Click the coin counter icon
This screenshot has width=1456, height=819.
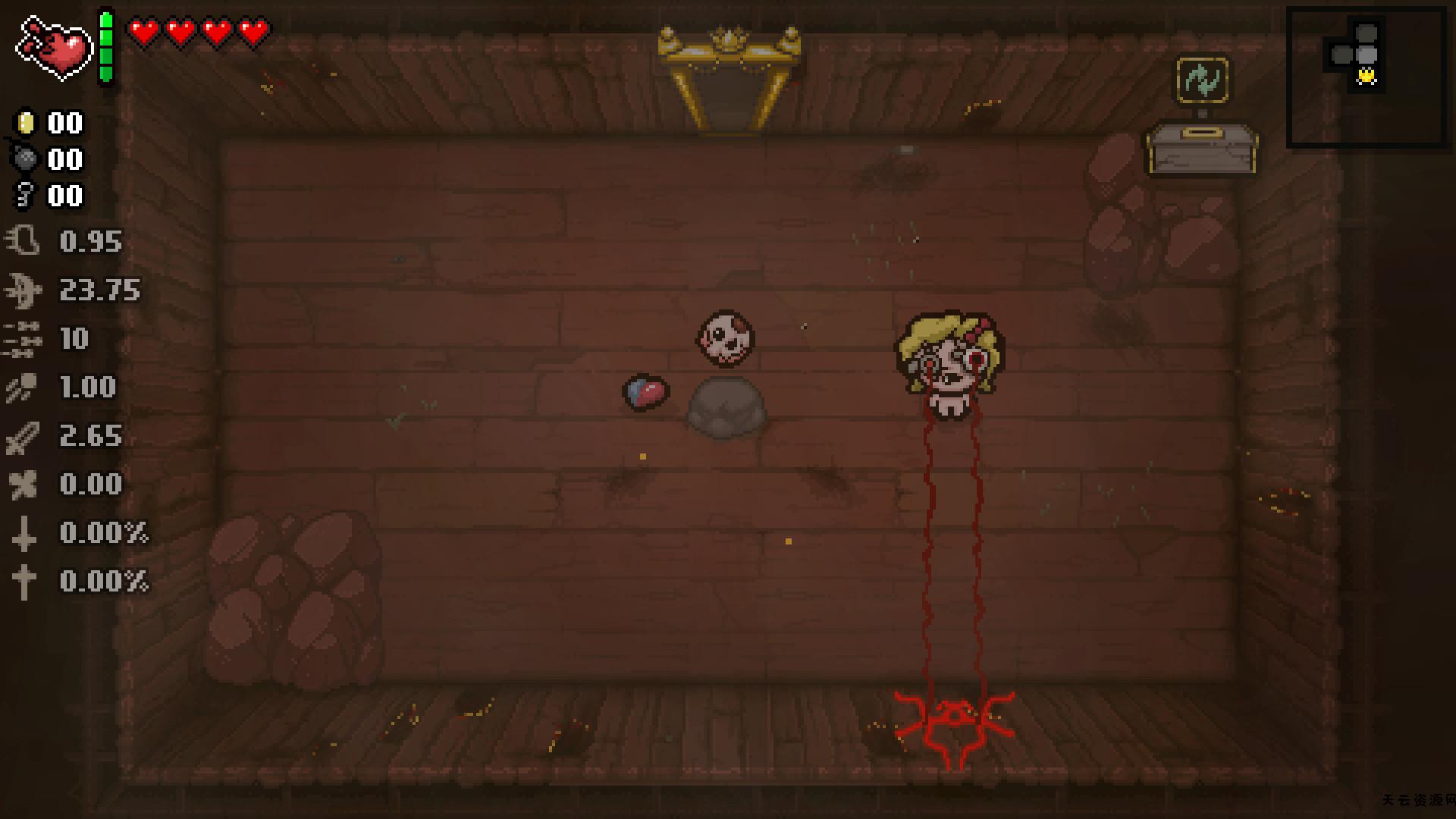pyautogui.click(x=25, y=124)
